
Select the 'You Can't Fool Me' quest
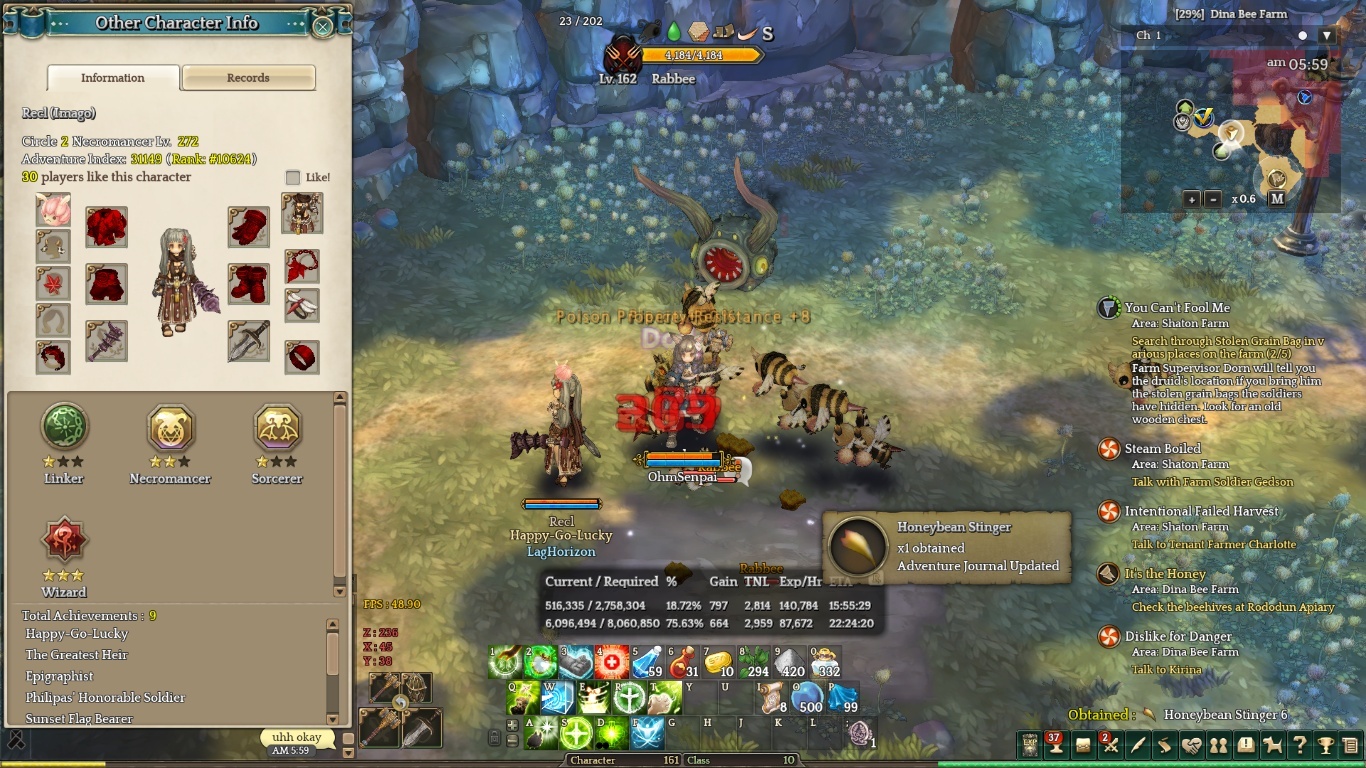(1177, 308)
